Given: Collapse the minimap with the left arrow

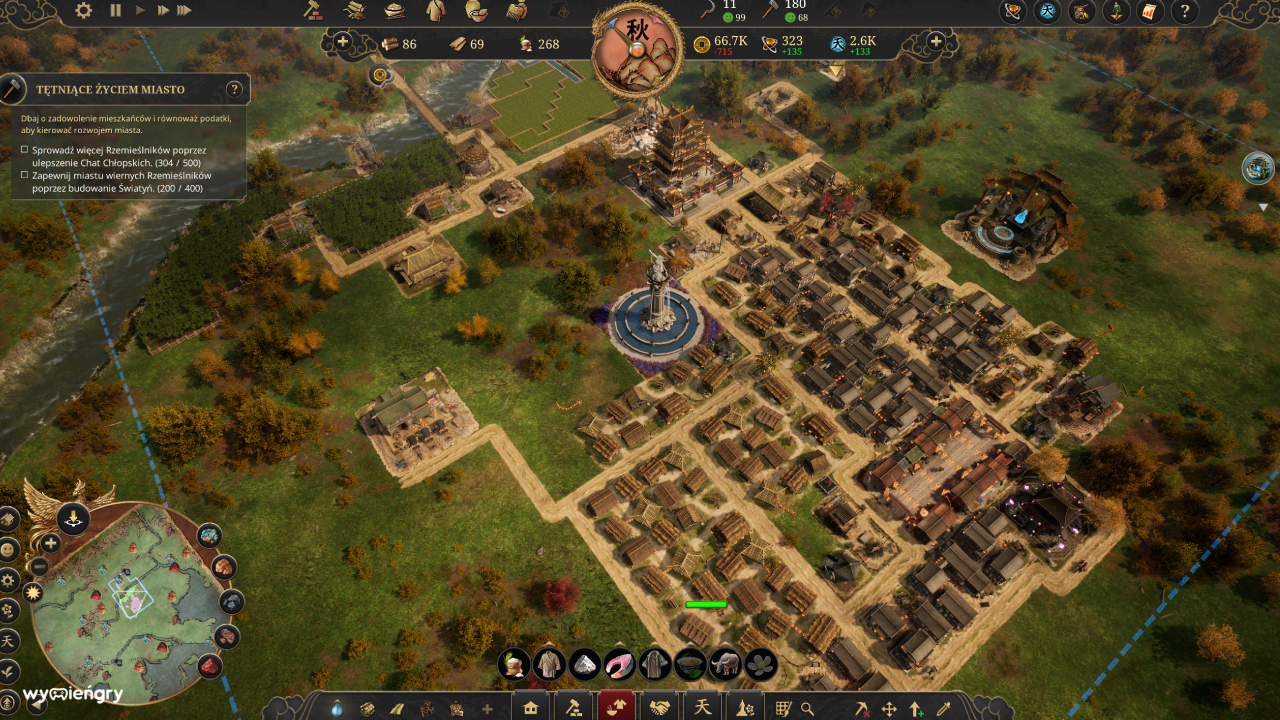Looking at the screenshot, I should click(36, 704).
